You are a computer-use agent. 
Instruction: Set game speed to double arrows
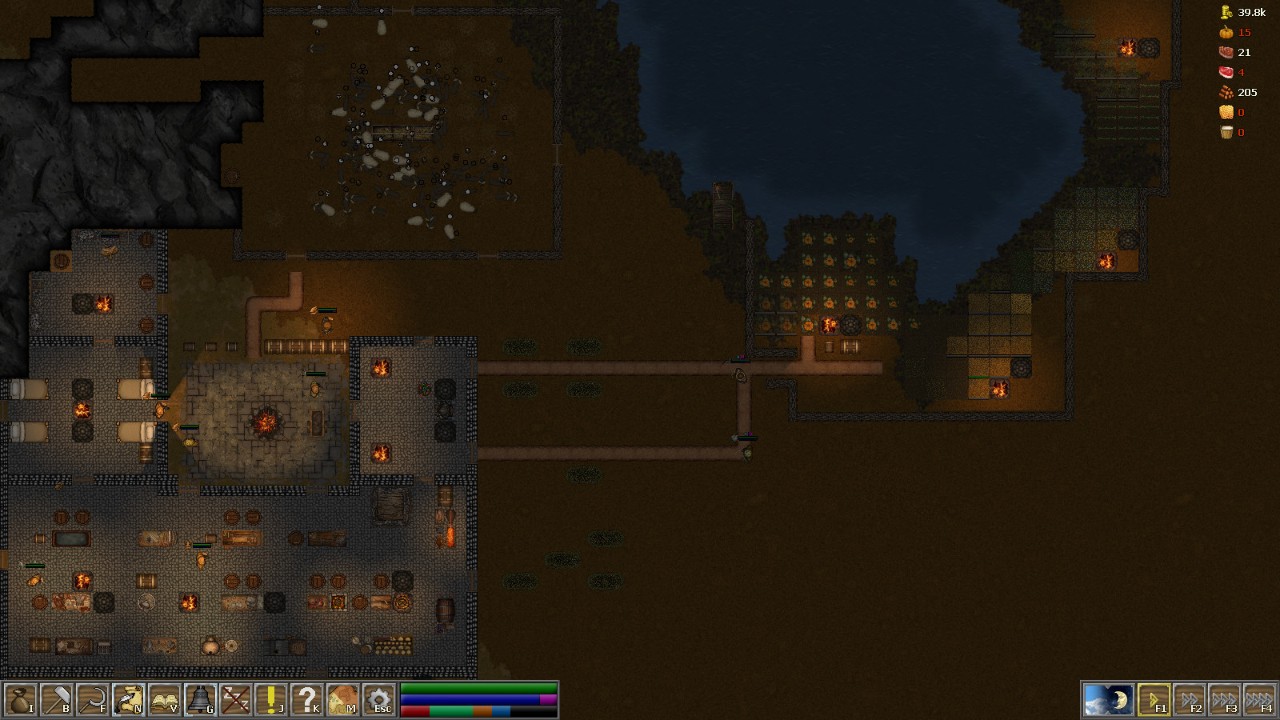coord(1189,699)
